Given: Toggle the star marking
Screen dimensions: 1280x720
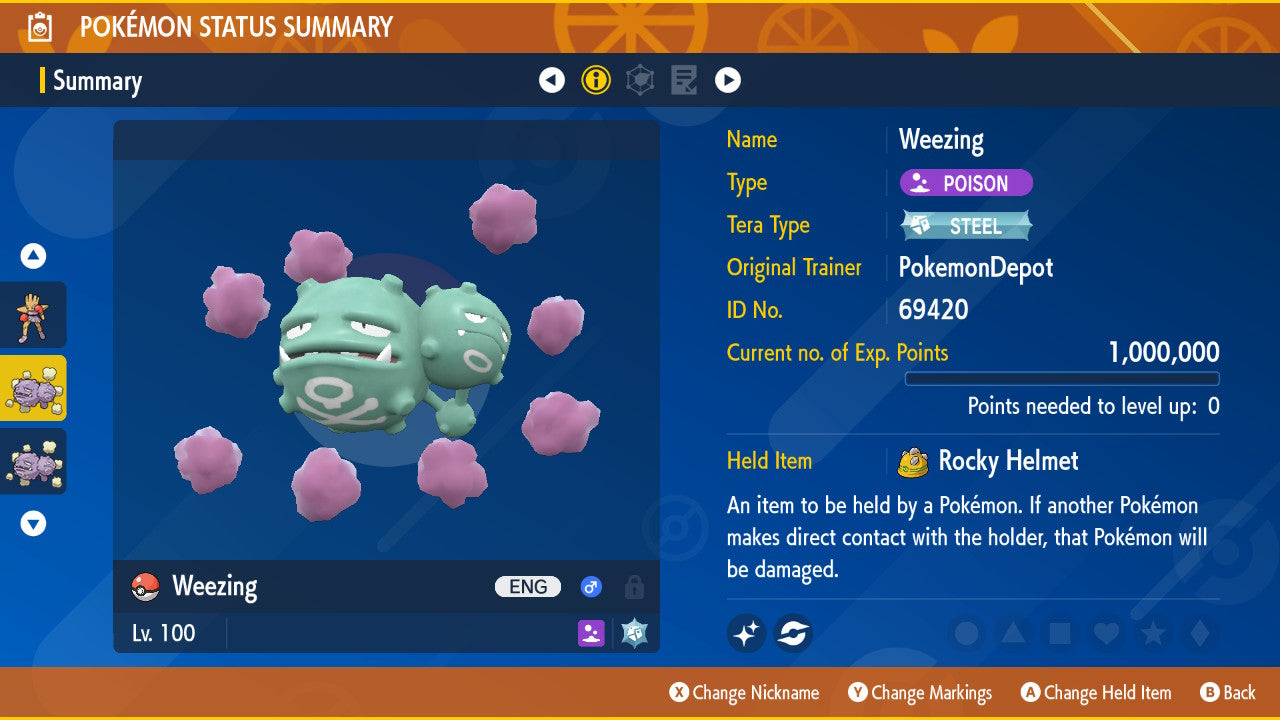Looking at the screenshot, I should [x=1152, y=633].
